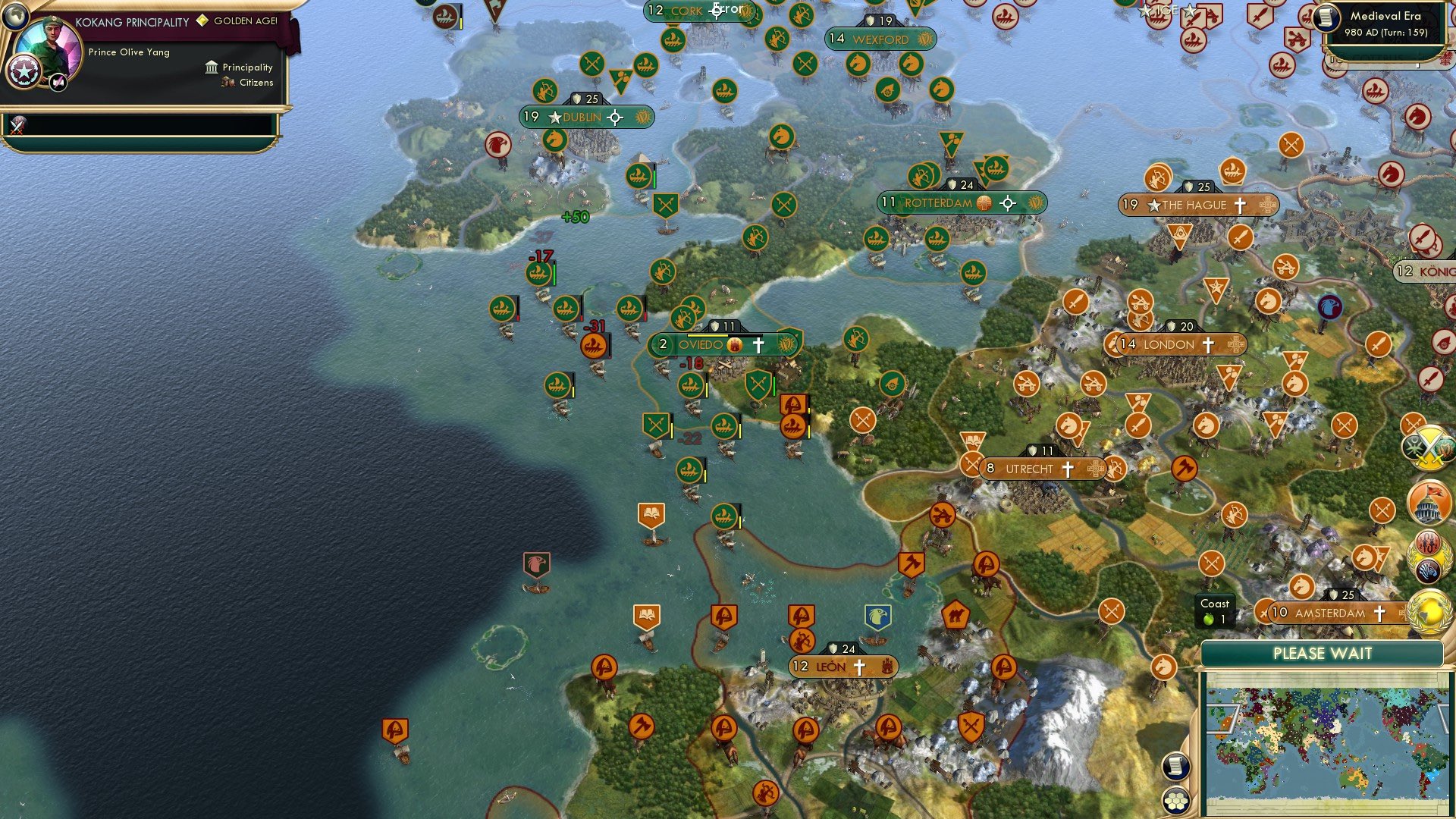Toggle Strategic View with the hex grid icon
This screenshot has height=819, width=1456.
point(1175,802)
